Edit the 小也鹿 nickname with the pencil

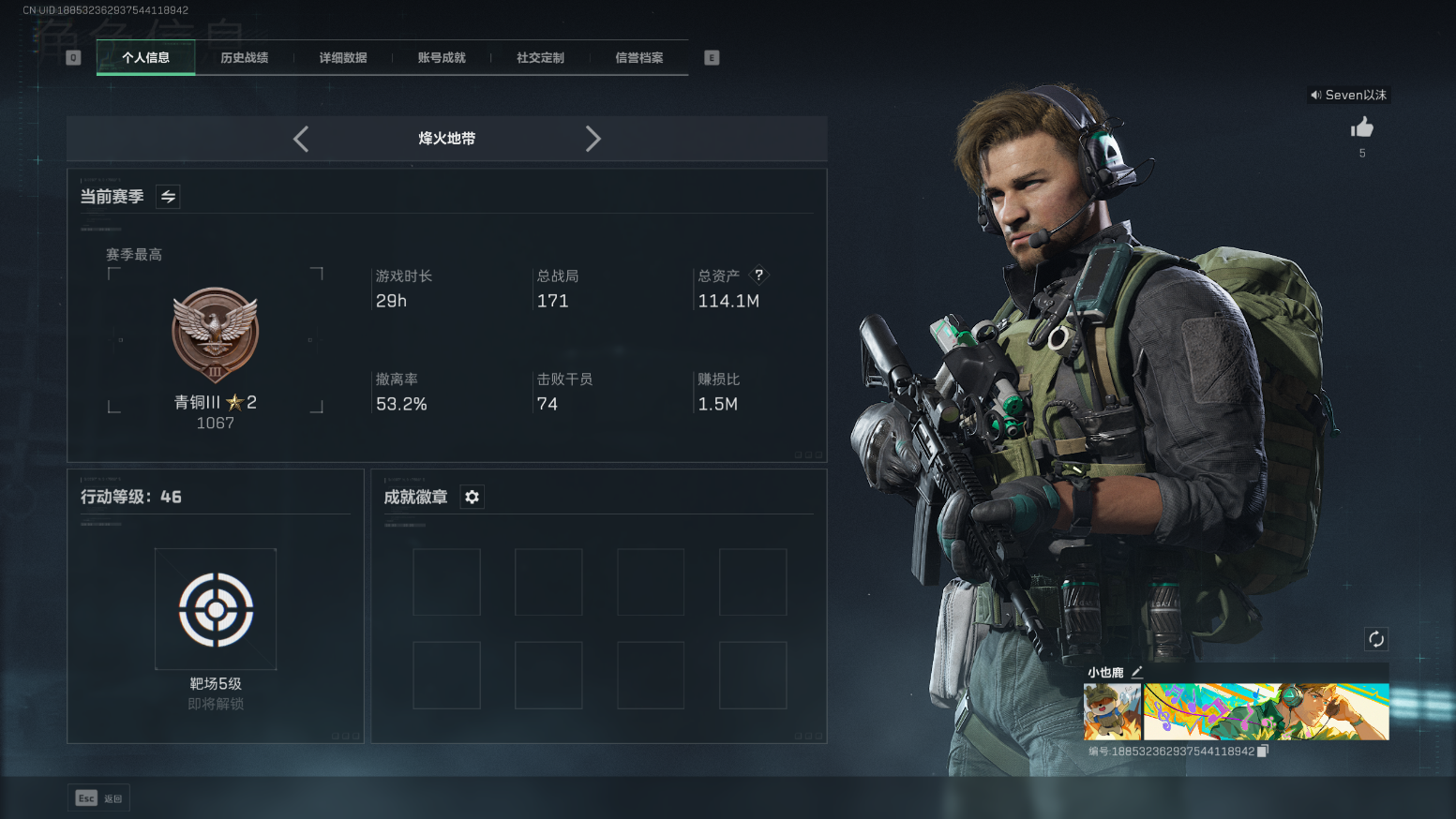pos(1137,672)
